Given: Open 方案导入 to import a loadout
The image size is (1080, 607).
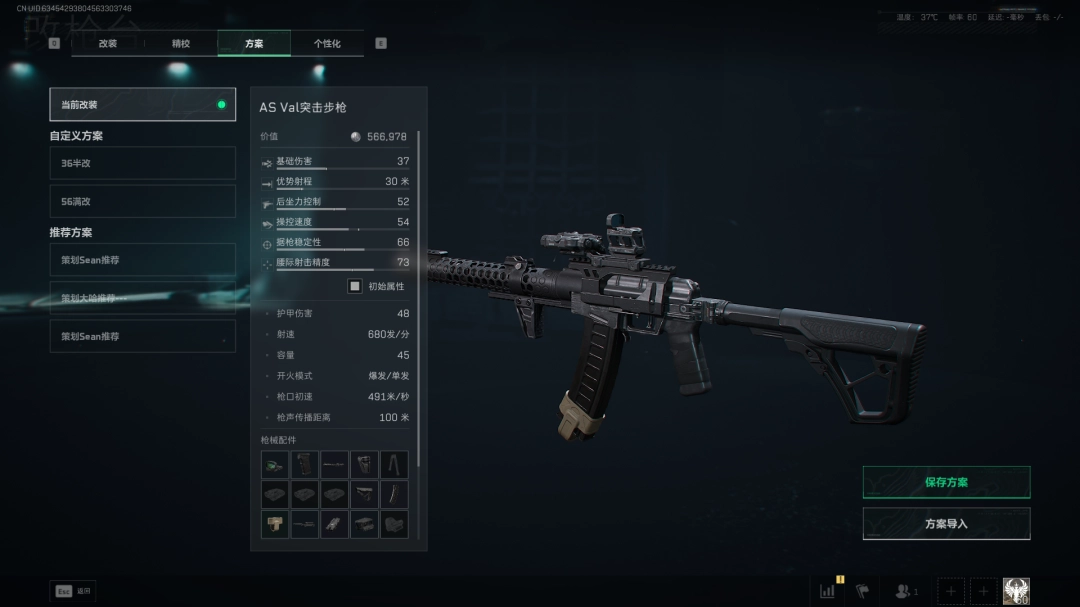Looking at the screenshot, I should click(946, 523).
